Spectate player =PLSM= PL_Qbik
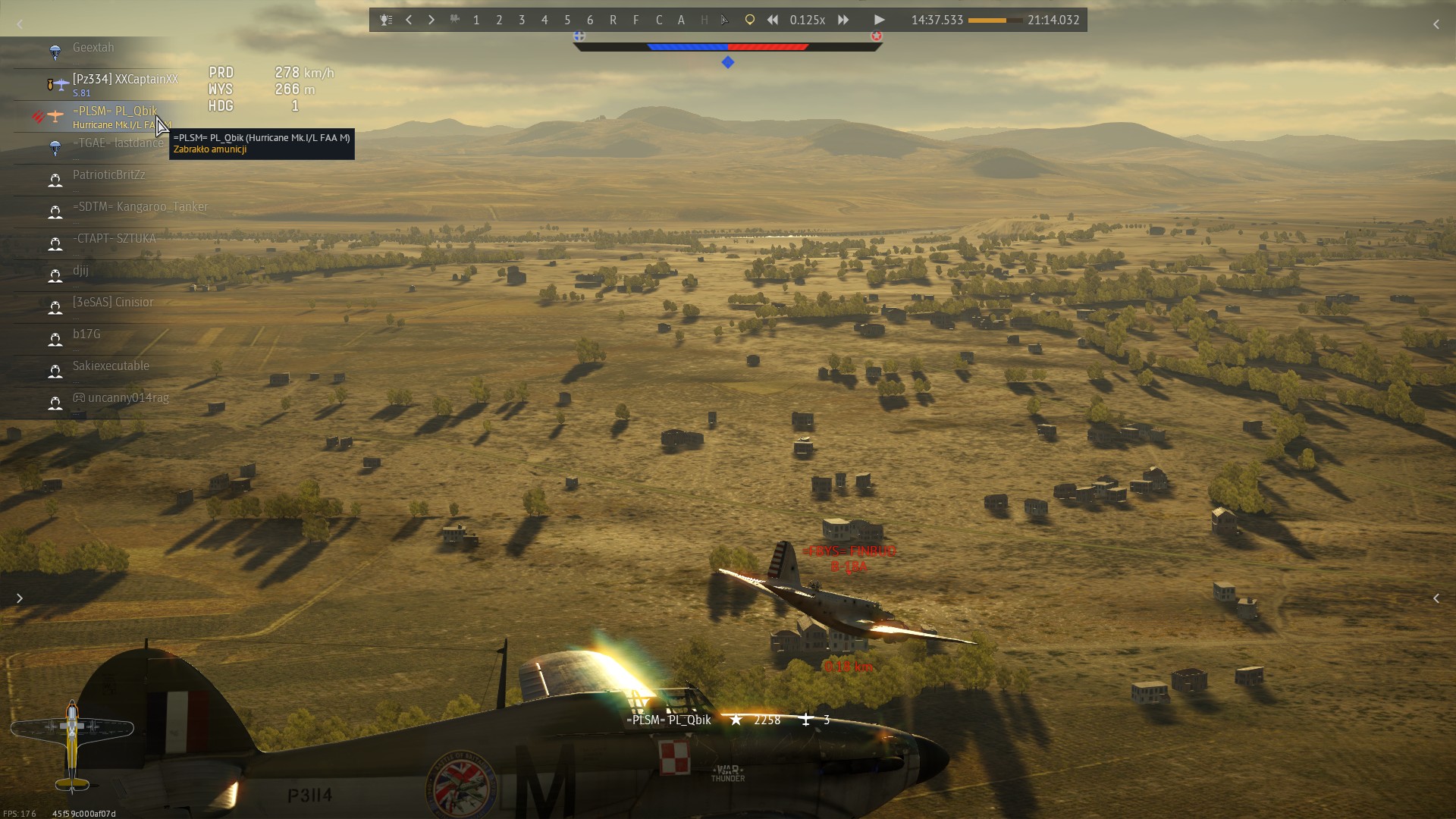Screen dimensions: 1456x819 115,111
